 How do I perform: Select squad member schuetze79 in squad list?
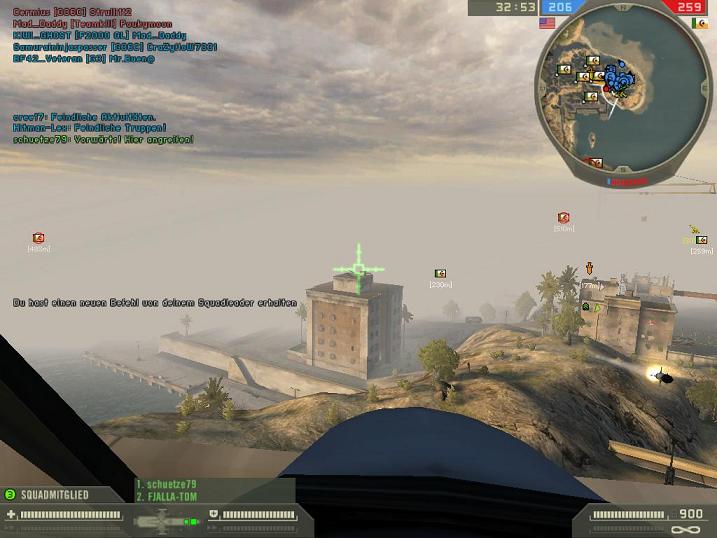click(168, 485)
